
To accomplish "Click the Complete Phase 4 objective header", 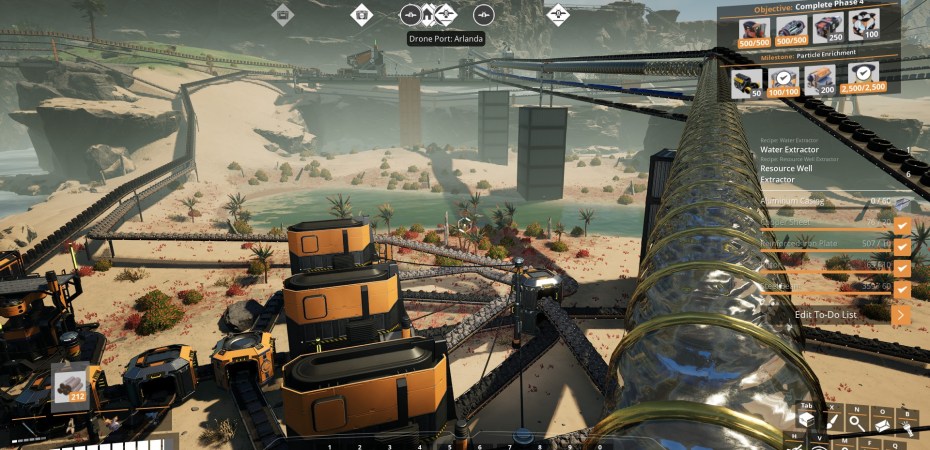I will click(810, 5).
